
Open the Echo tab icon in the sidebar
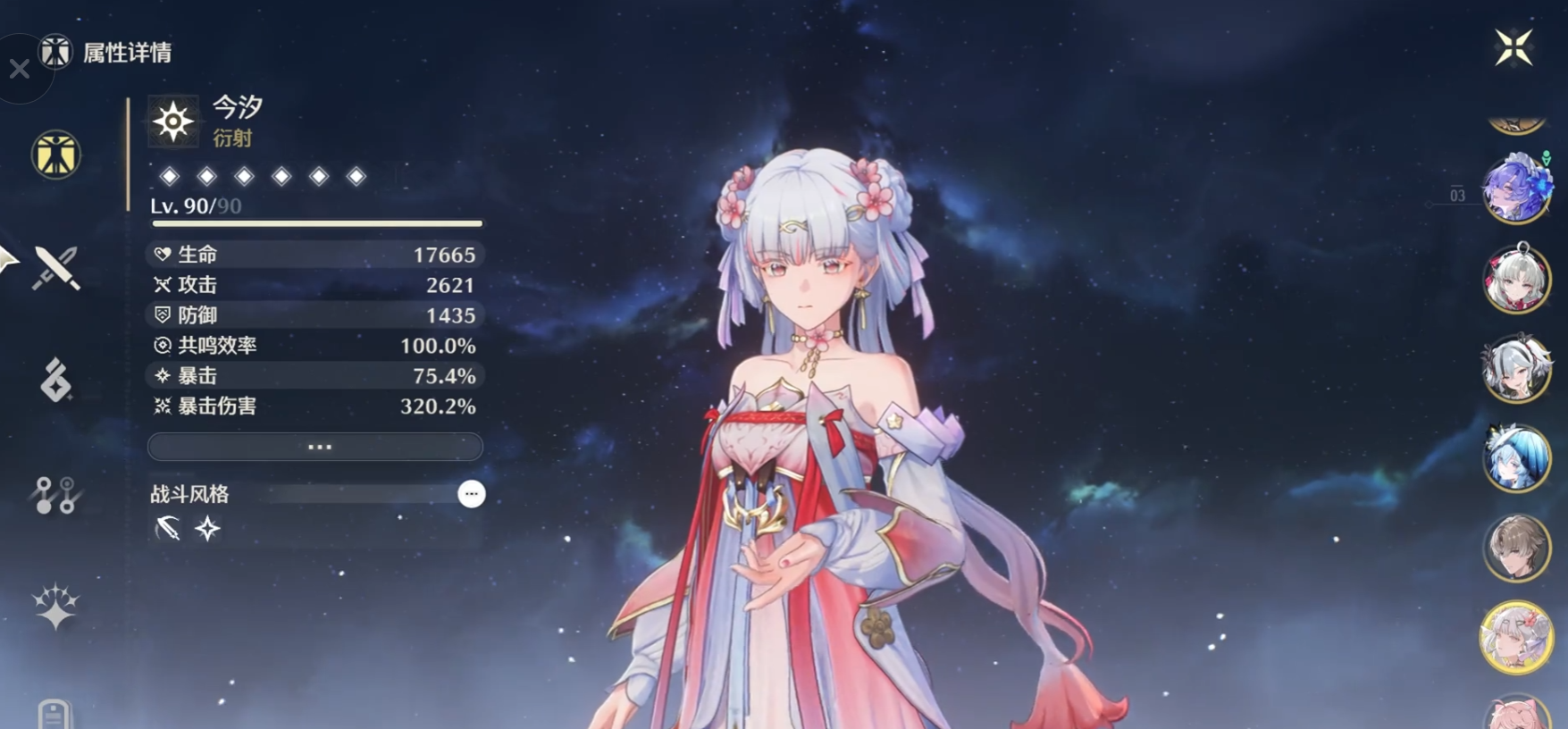pyautogui.click(x=55, y=381)
